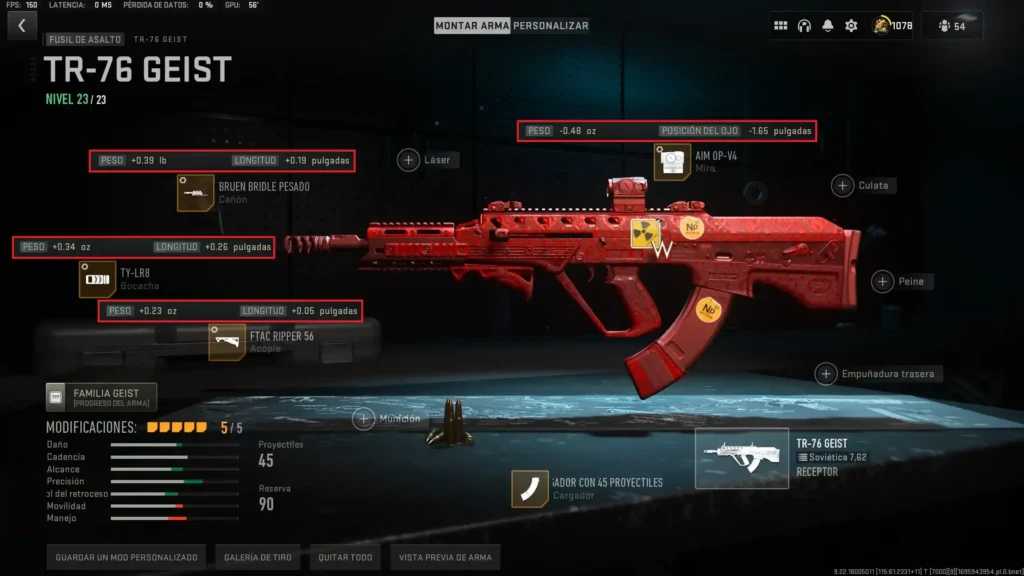The image size is (1024, 576).
Task: Open the grid menu icon
Action: 781,26
